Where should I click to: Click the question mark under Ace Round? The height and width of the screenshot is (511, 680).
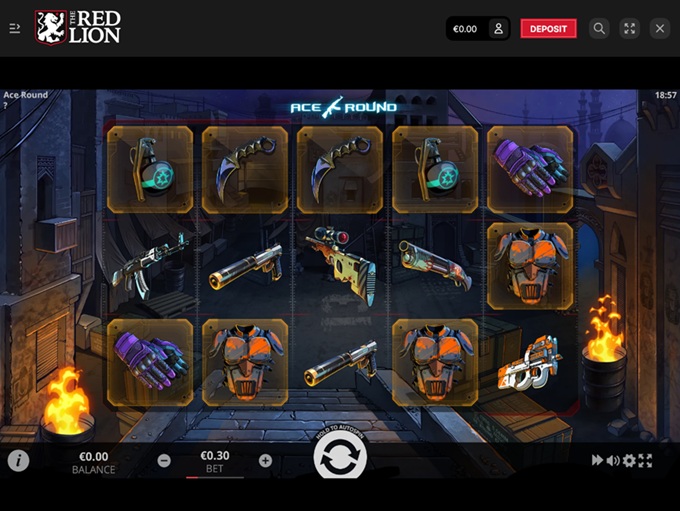tap(5, 105)
